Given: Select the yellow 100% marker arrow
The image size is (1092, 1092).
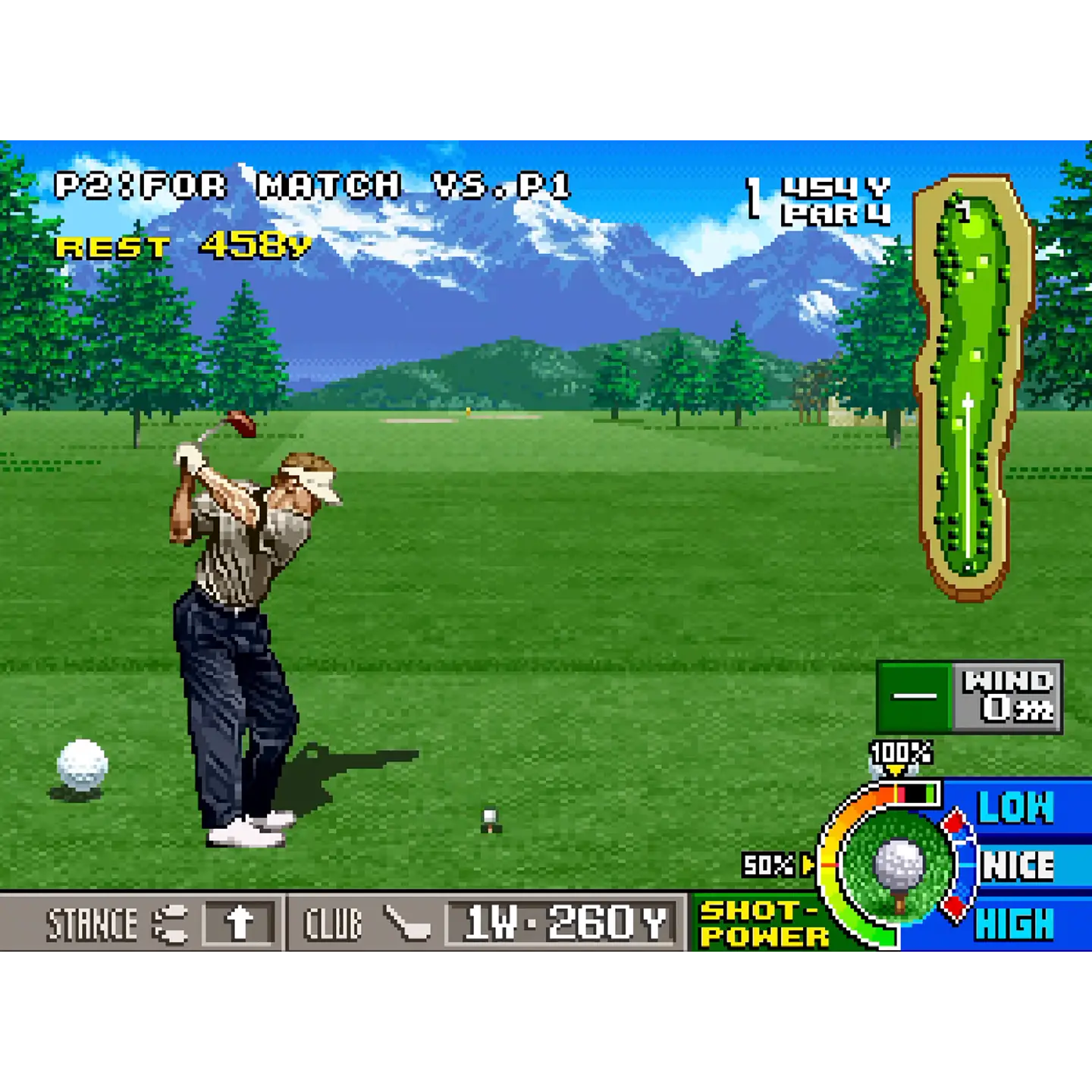Looking at the screenshot, I should pos(897,769).
